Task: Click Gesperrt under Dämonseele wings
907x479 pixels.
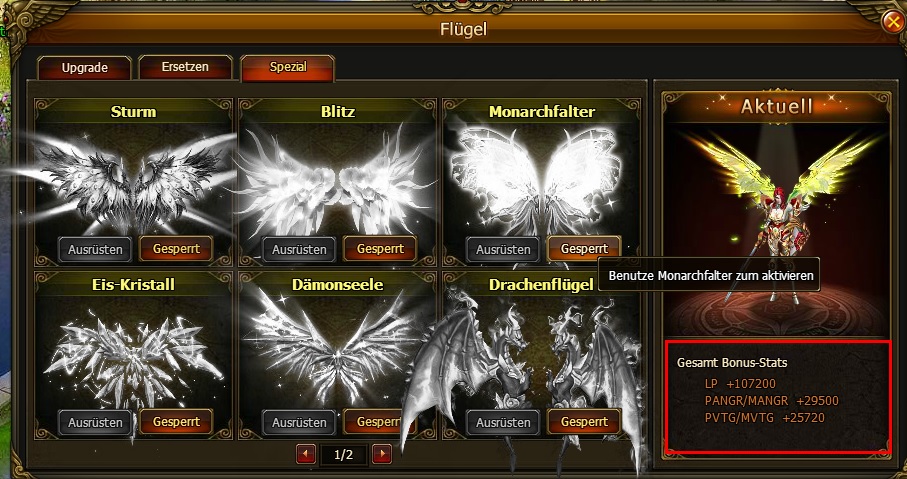Action: [x=380, y=422]
